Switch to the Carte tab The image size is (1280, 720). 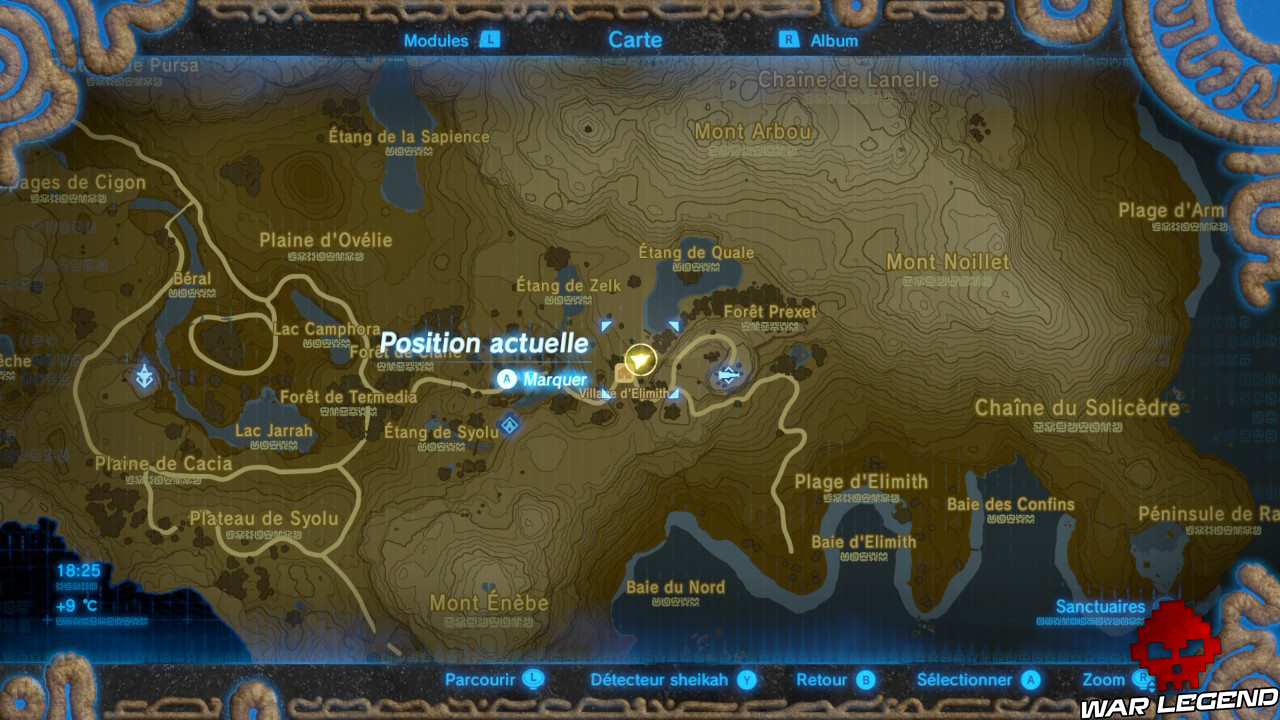point(635,40)
